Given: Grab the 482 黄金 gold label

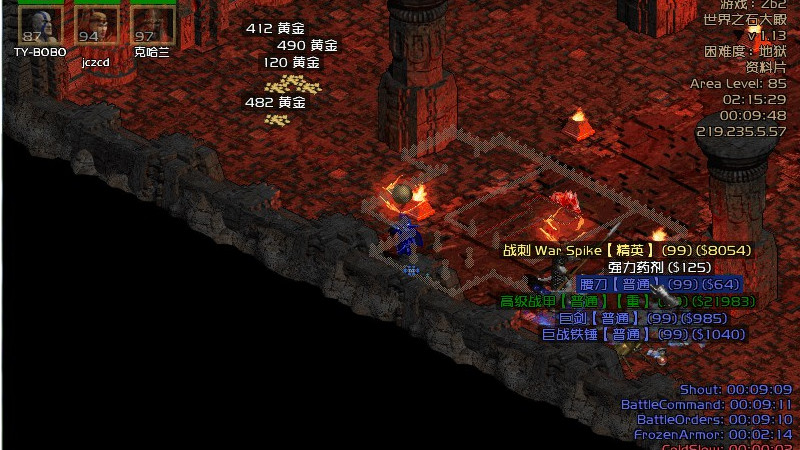Looking at the screenshot, I should [x=275, y=102].
